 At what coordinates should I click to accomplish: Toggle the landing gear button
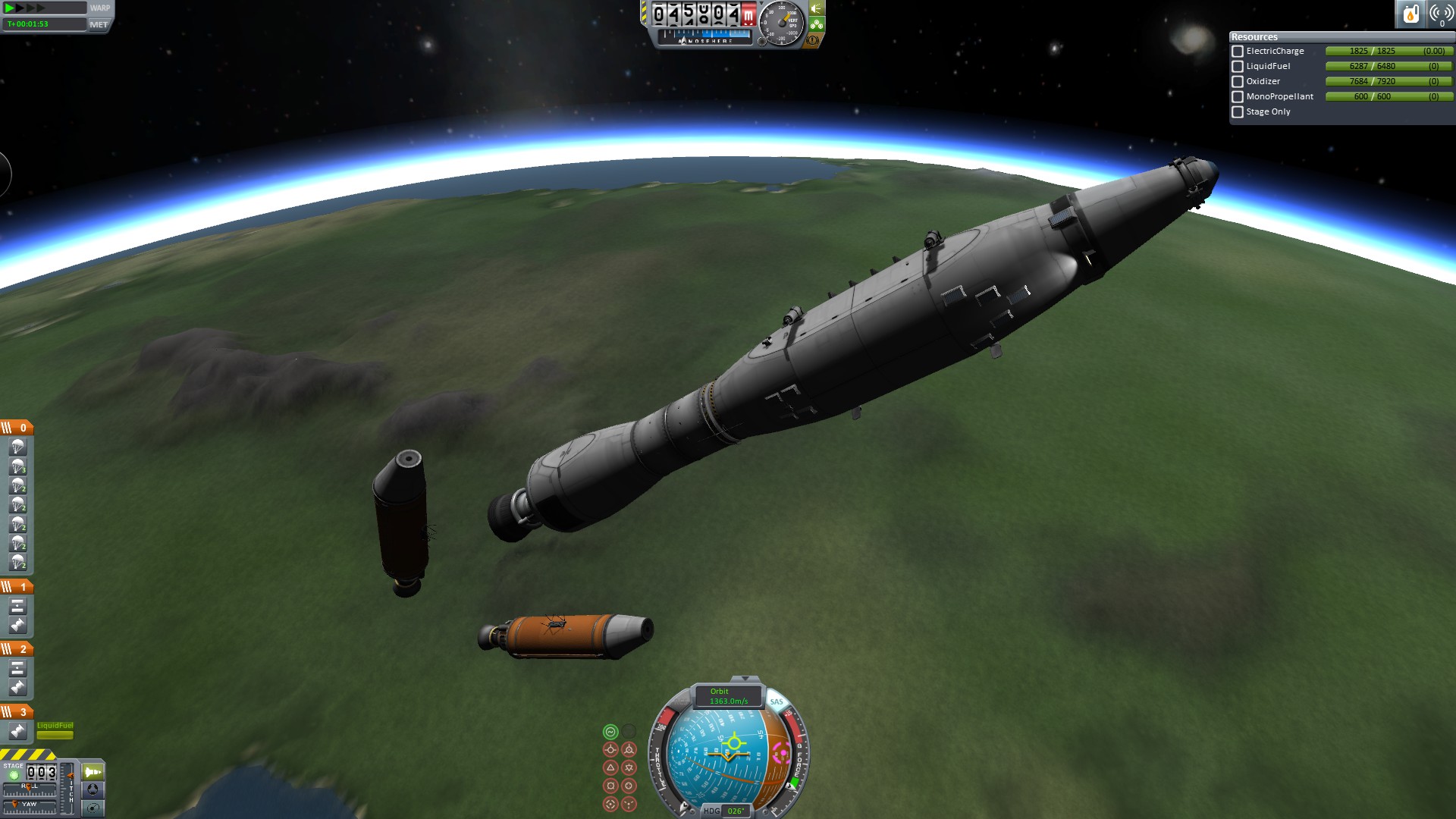click(x=817, y=24)
